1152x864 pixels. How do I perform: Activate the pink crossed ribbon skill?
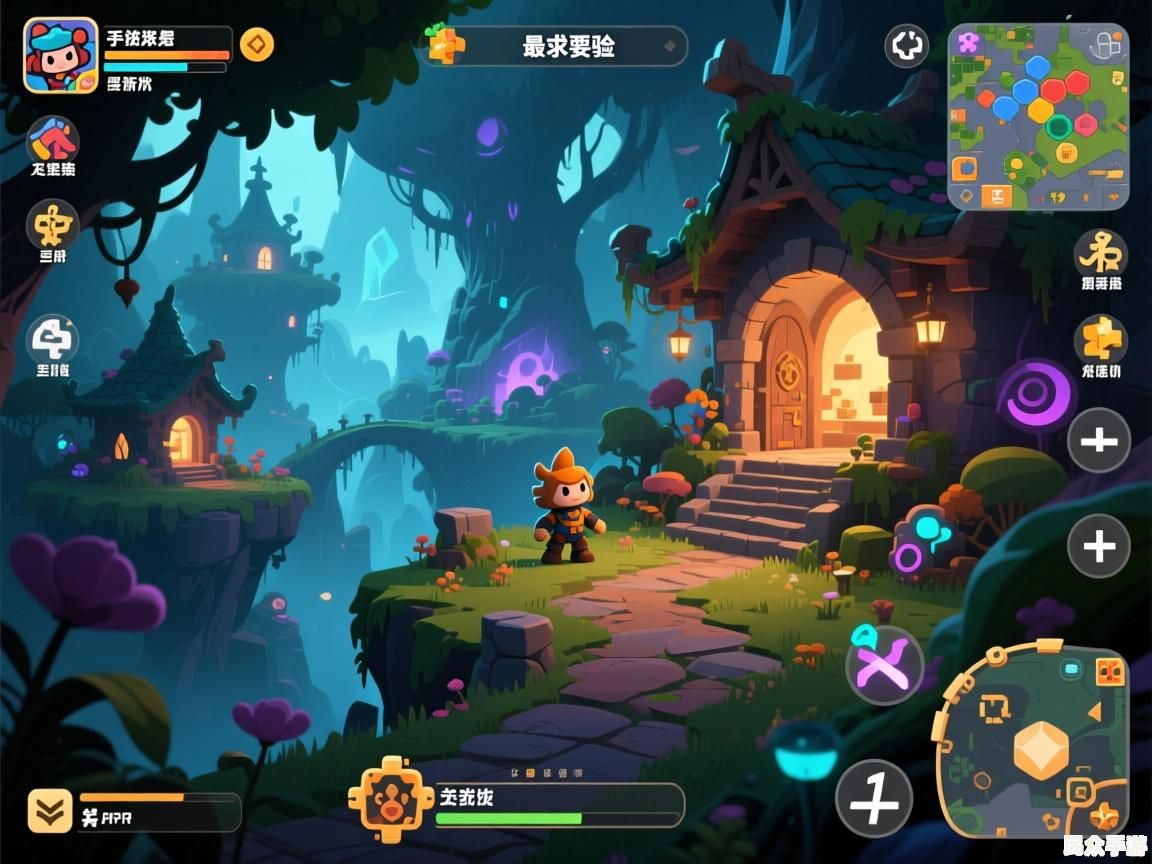[884, 665]
